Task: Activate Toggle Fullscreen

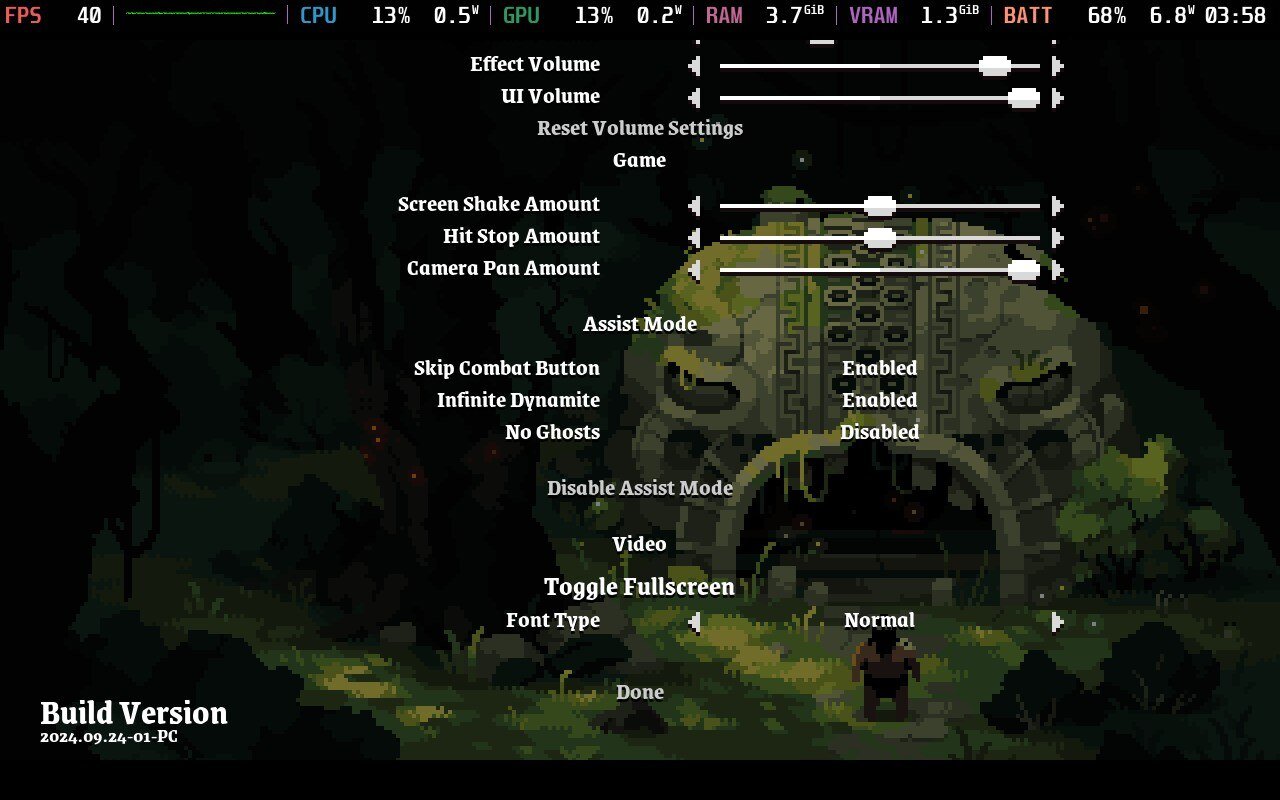Action: coord(639,587)
